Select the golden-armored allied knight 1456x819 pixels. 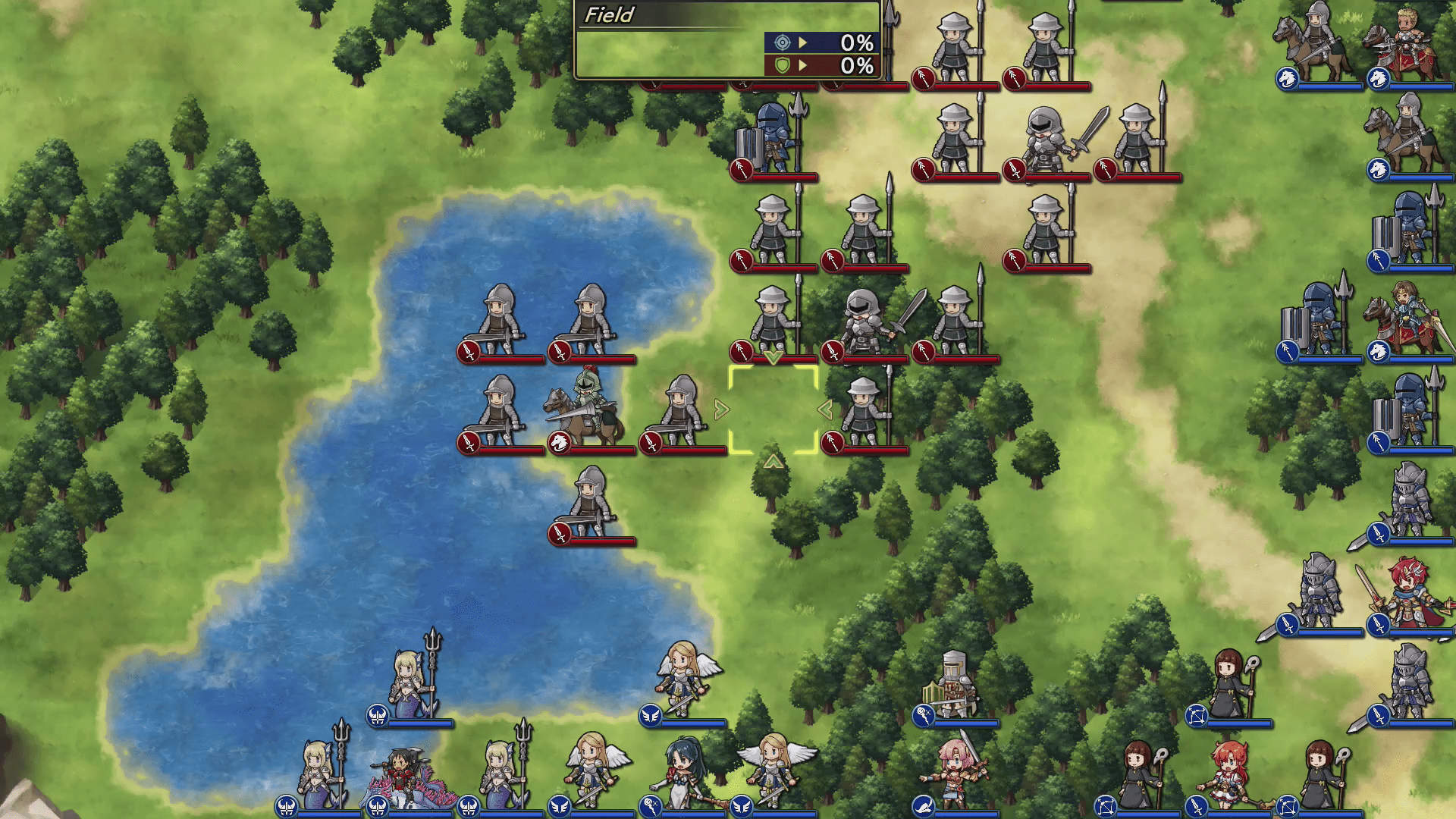[952, 685]
